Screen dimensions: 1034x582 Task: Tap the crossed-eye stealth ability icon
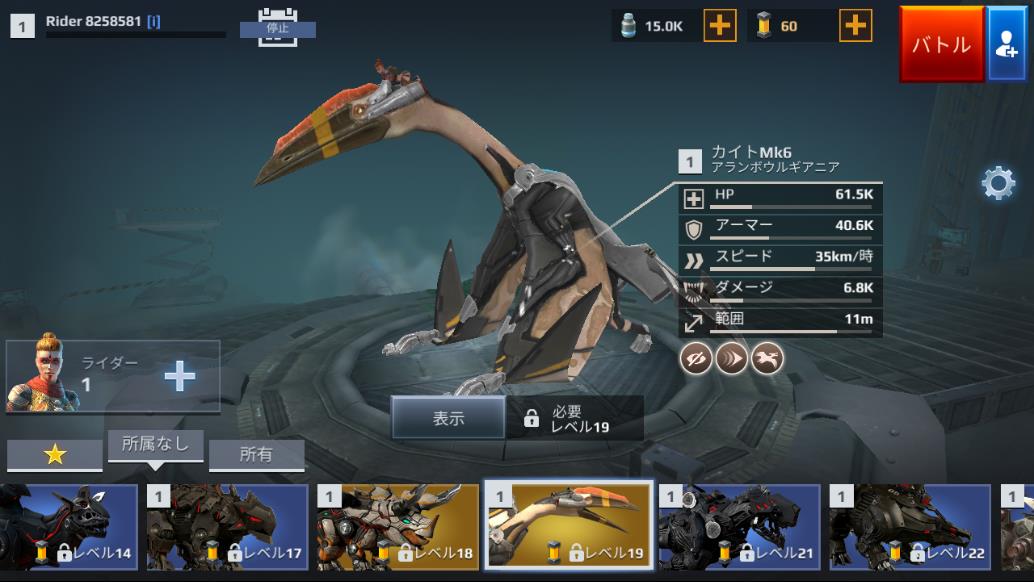click(x=696, y=358)
